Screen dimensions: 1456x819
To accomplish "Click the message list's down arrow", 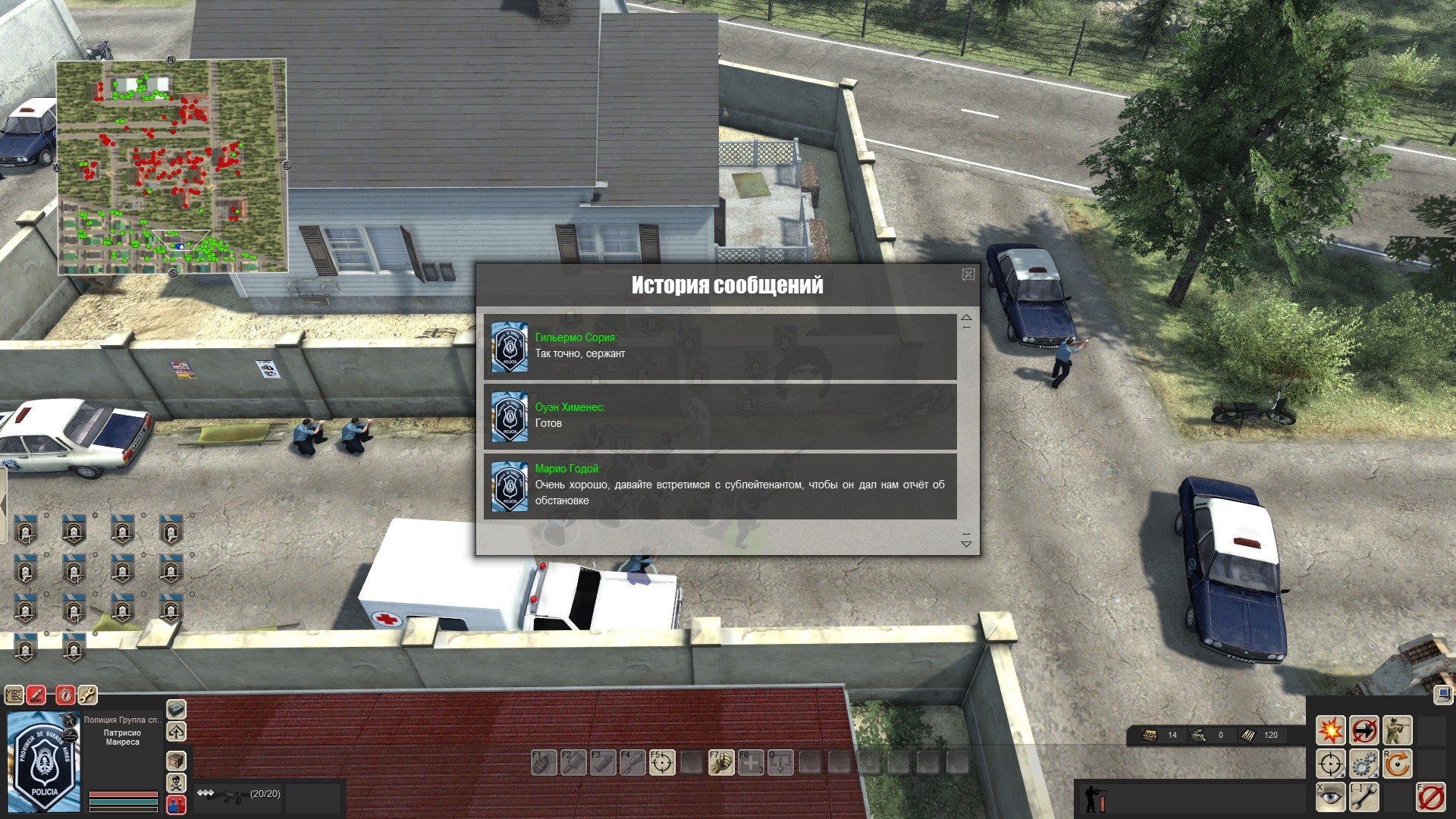I will pyautogui.click(x=966, y=543).
